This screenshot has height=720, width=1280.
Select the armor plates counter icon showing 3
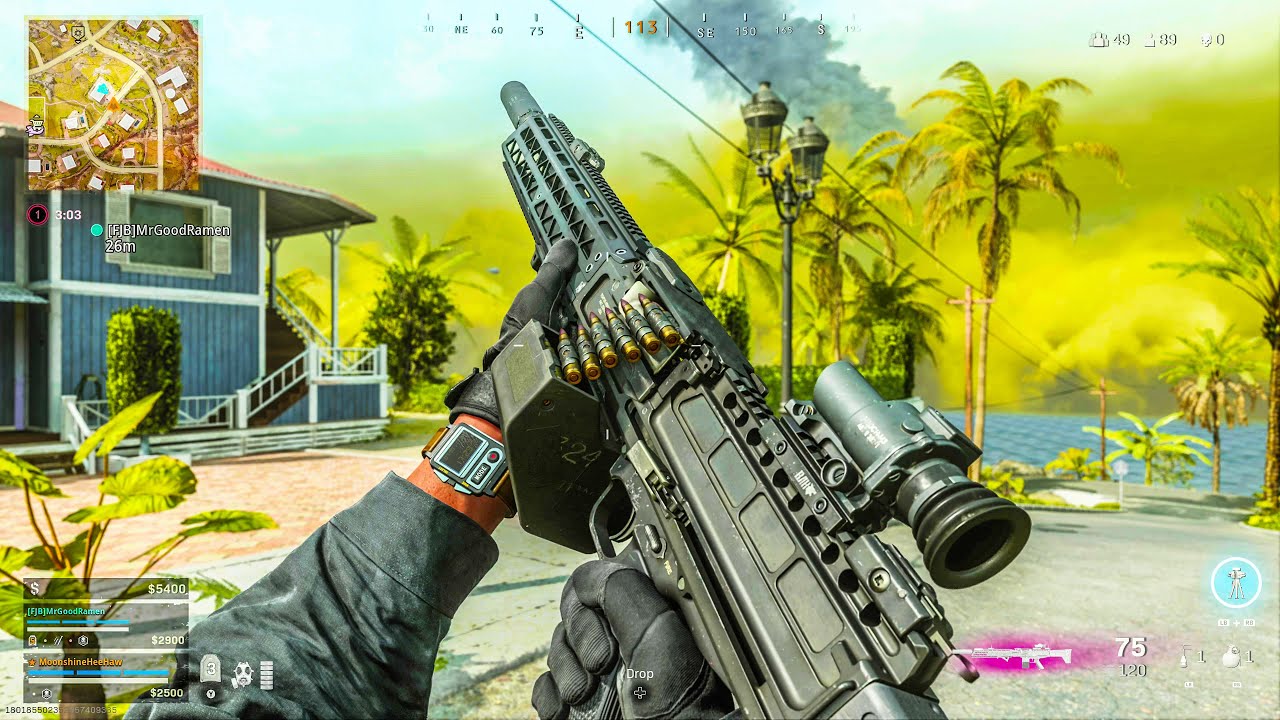(212, 670)
